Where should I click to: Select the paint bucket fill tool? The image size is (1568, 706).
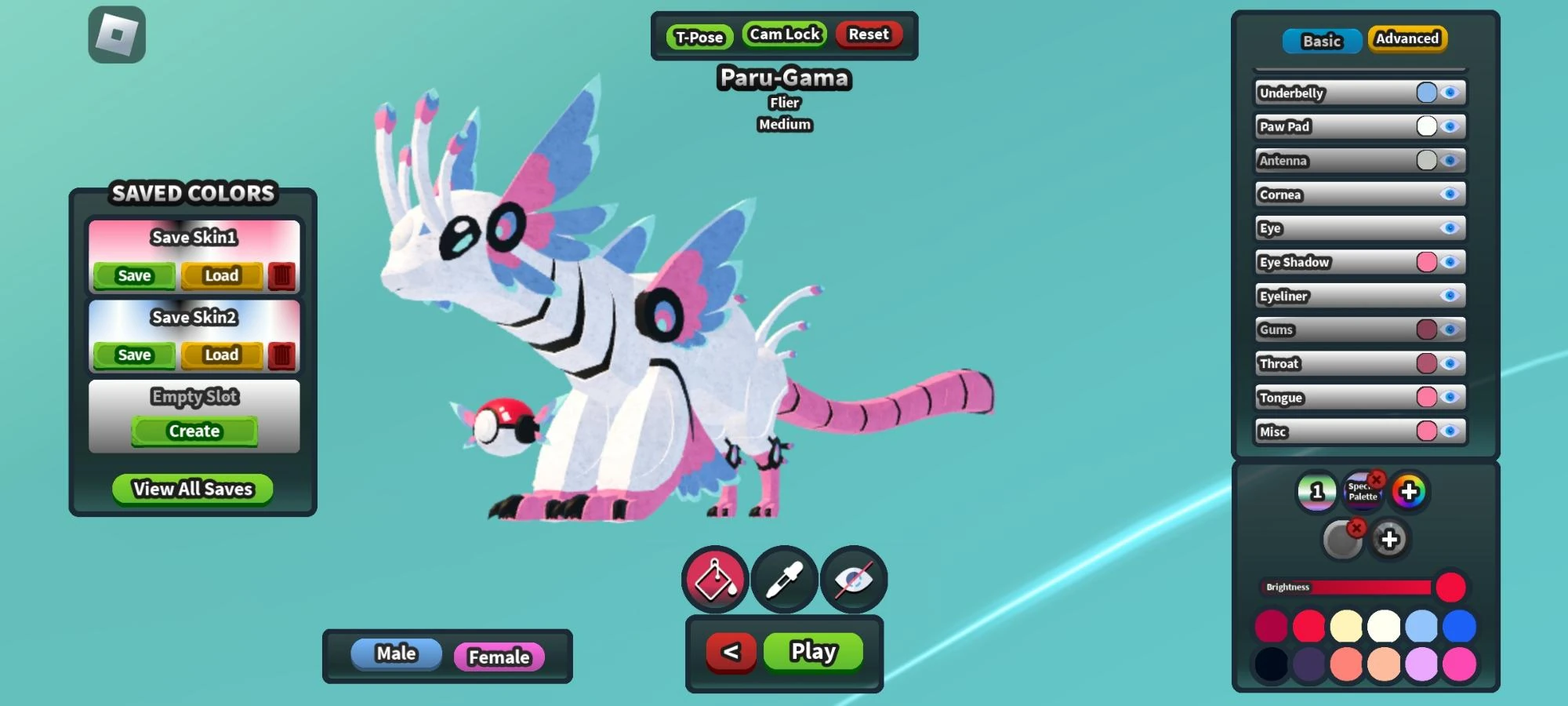pyautogui.click(x=713, y=580)
